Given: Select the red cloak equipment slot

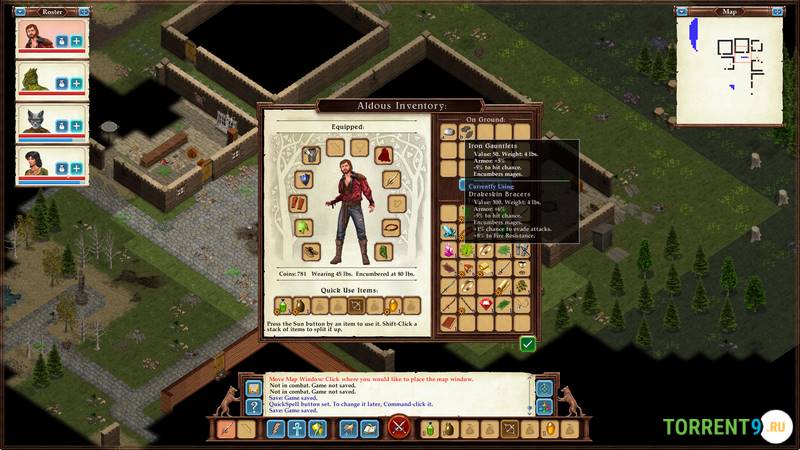Looking at the screenshot, I should (x=383, y=155).
